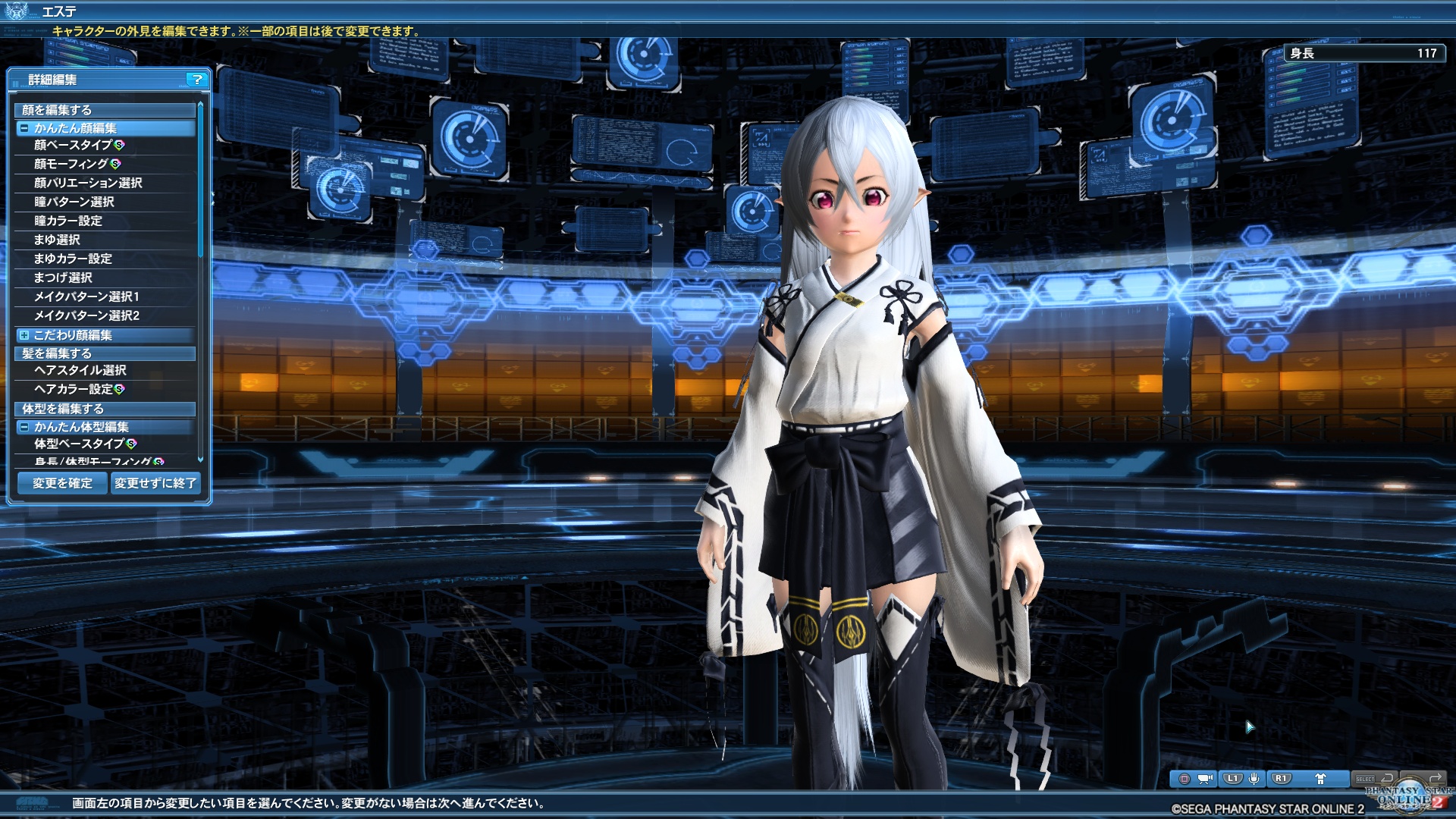Image resolution: width=1456 pixels, height=819 pixels.
Task: Click the menu list scrollbar
Action: tap(200, 182)
